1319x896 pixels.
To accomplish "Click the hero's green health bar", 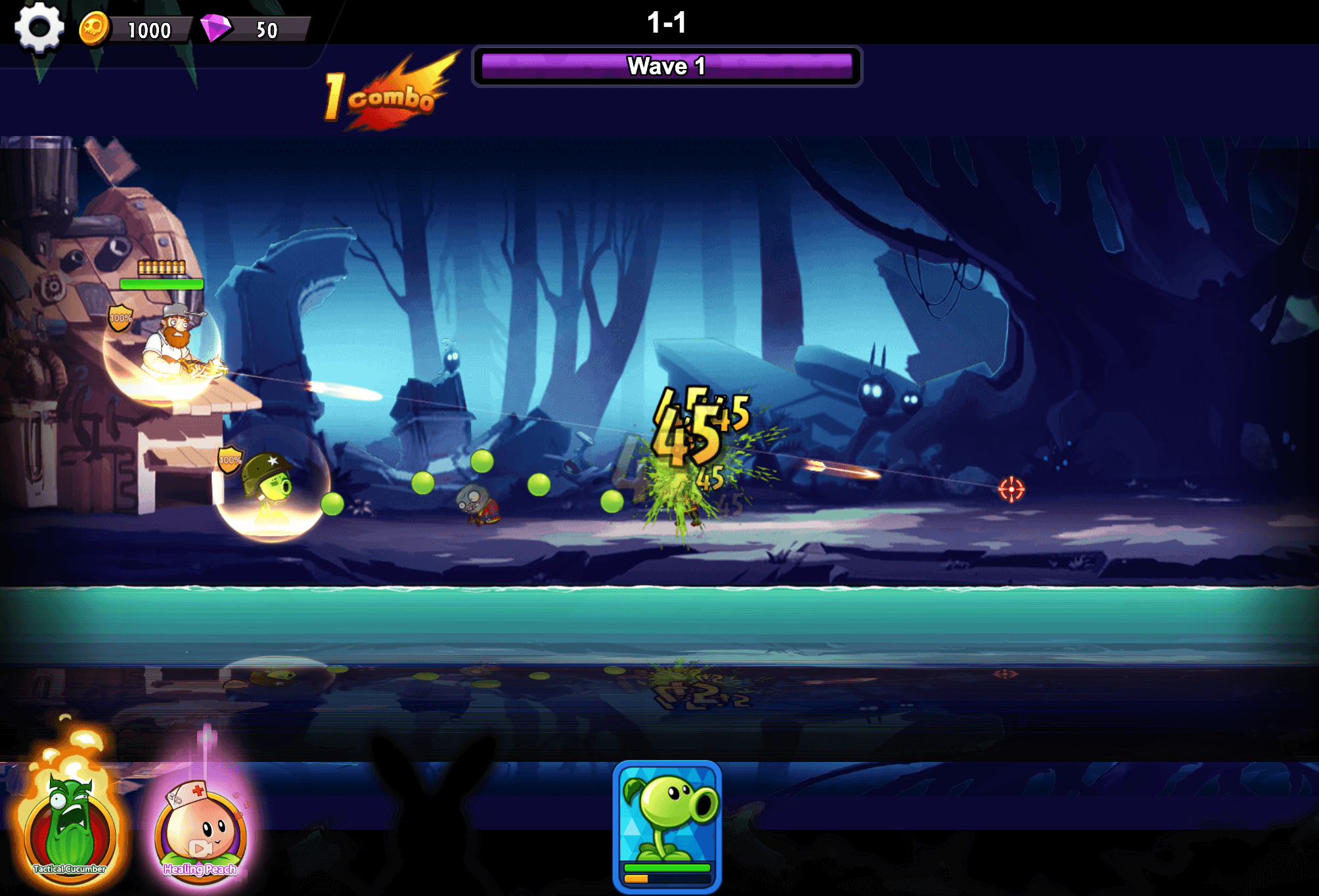I will [x=161, y=285].
